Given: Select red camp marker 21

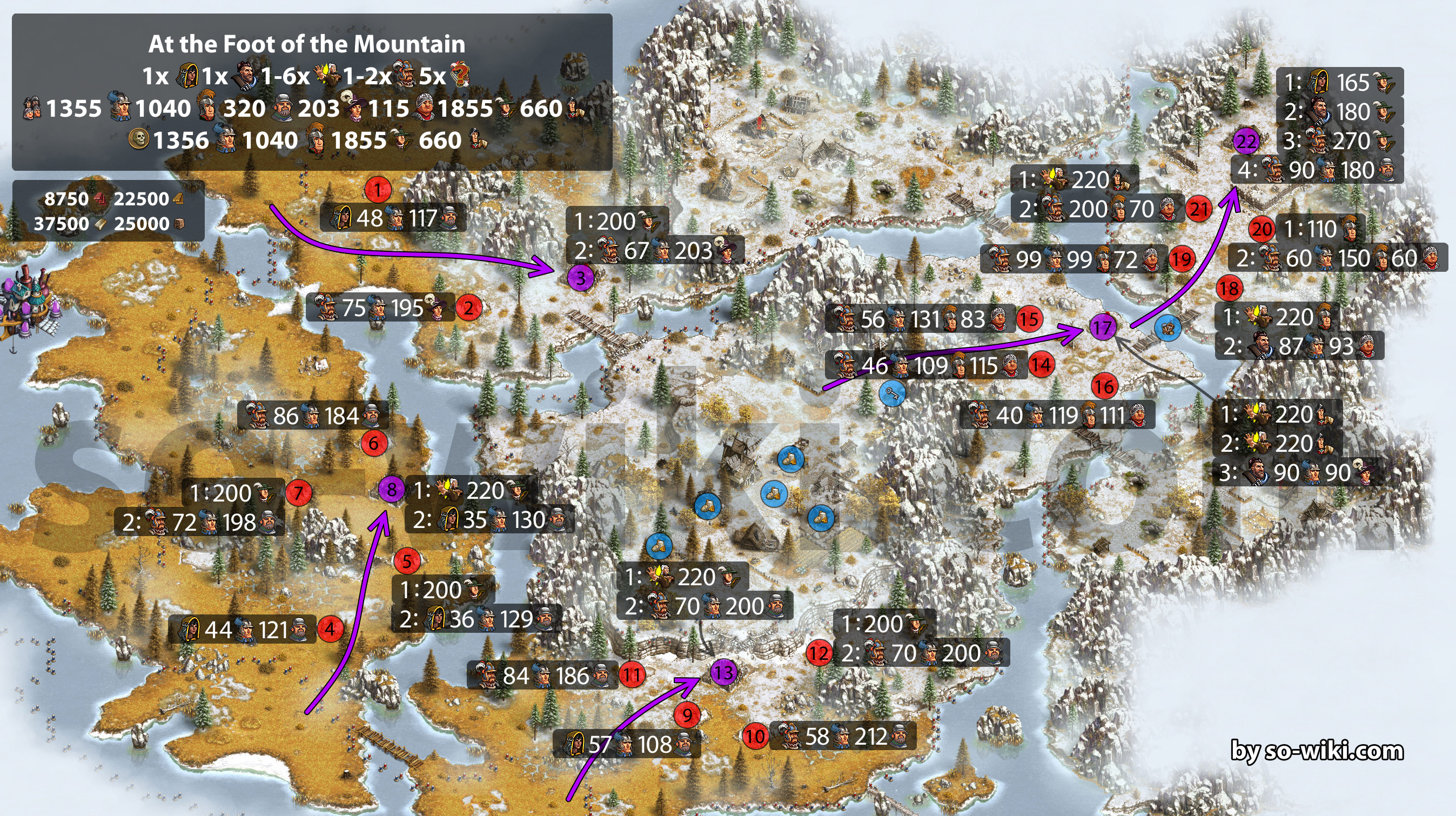Looking at the screenshot, I should (x=1199, y=209).
